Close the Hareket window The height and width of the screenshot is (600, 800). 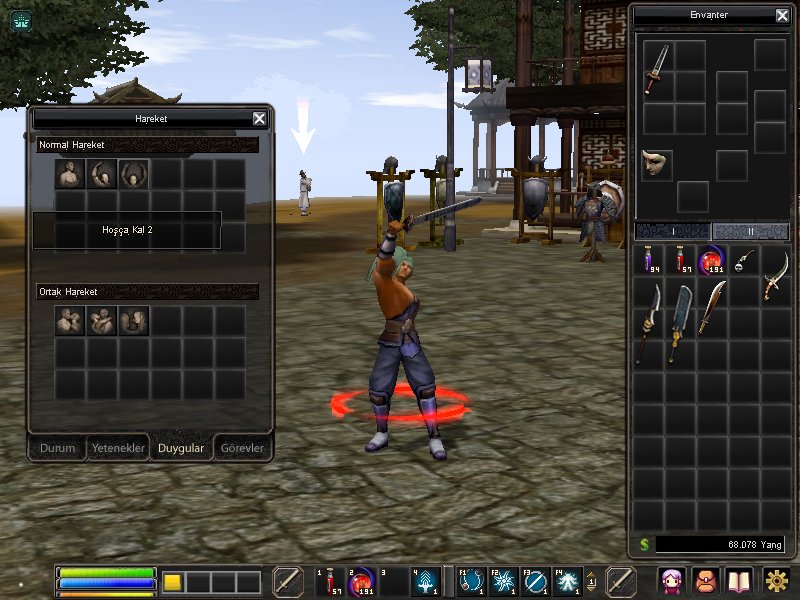click(x=259, y=118)
